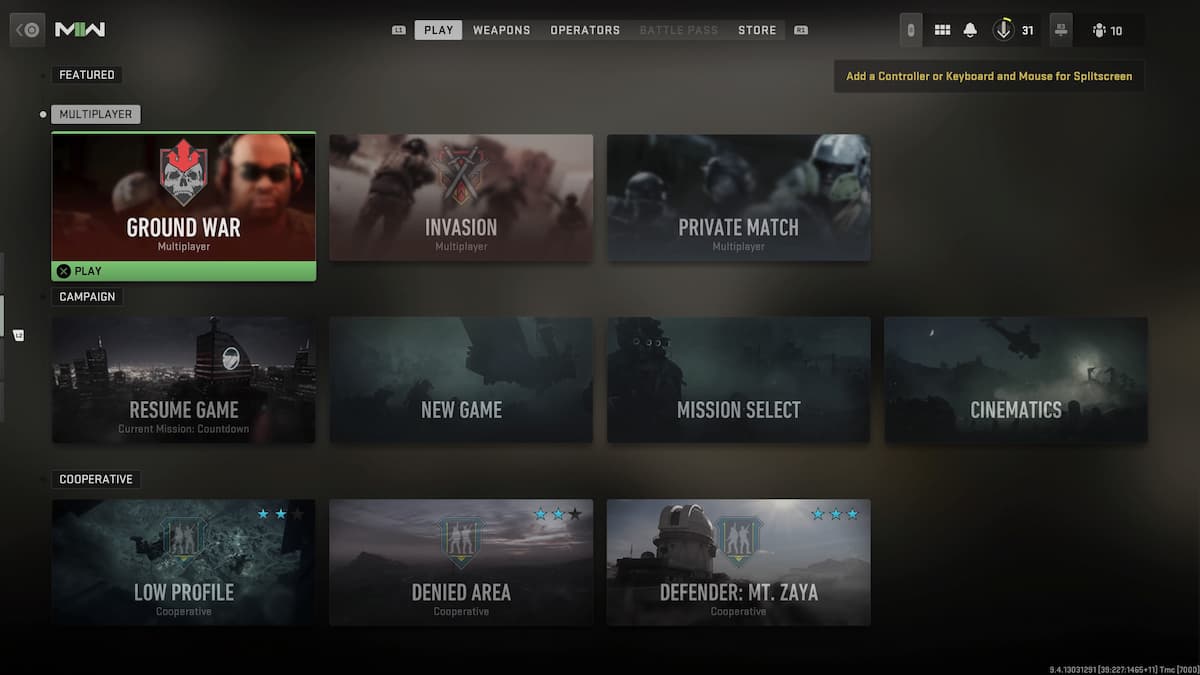Open the Battle Pass tab
The height and width of the screenshot is (675, 1200).
[678, 30]
